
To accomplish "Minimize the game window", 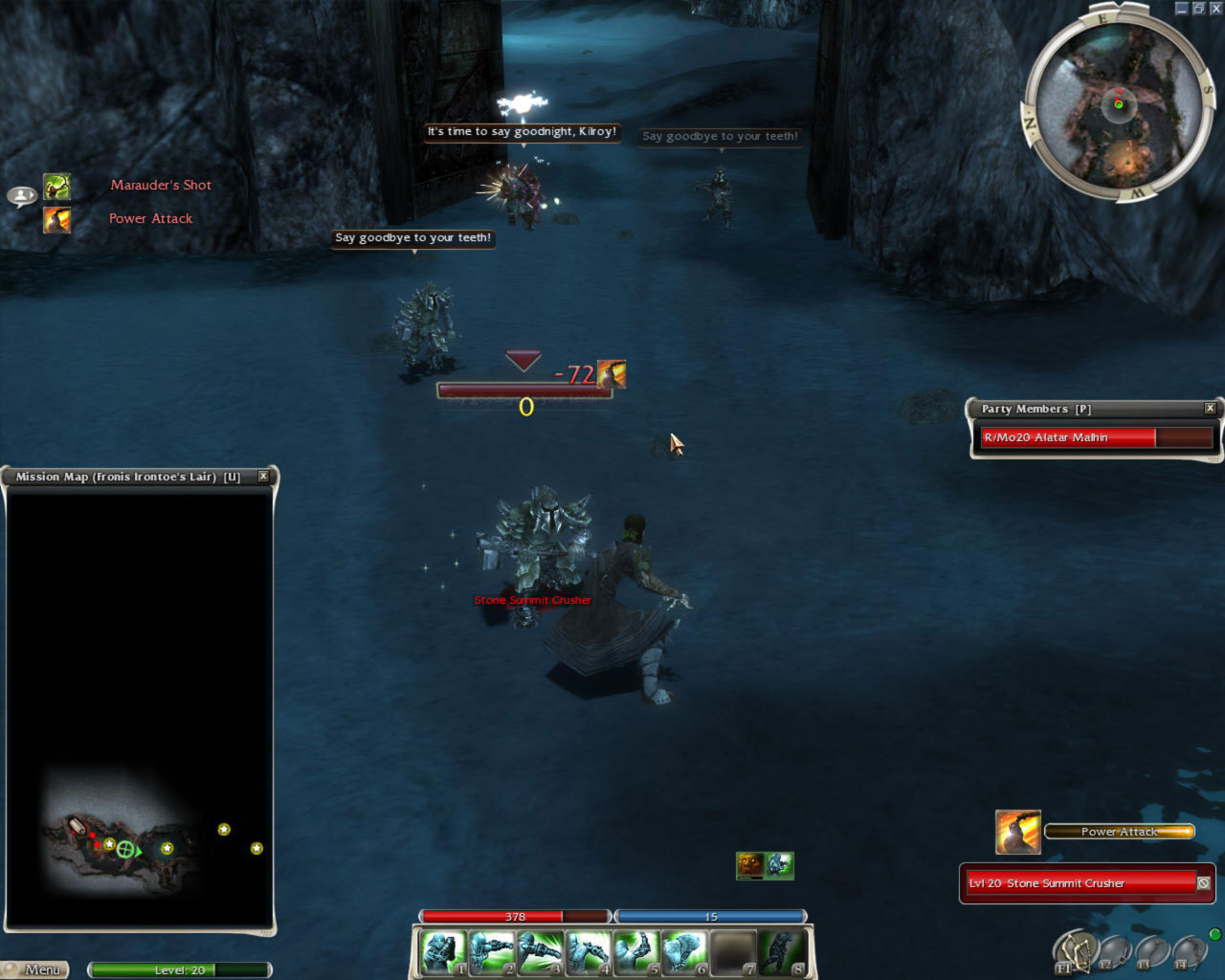I will click(x=1182, y=8).
